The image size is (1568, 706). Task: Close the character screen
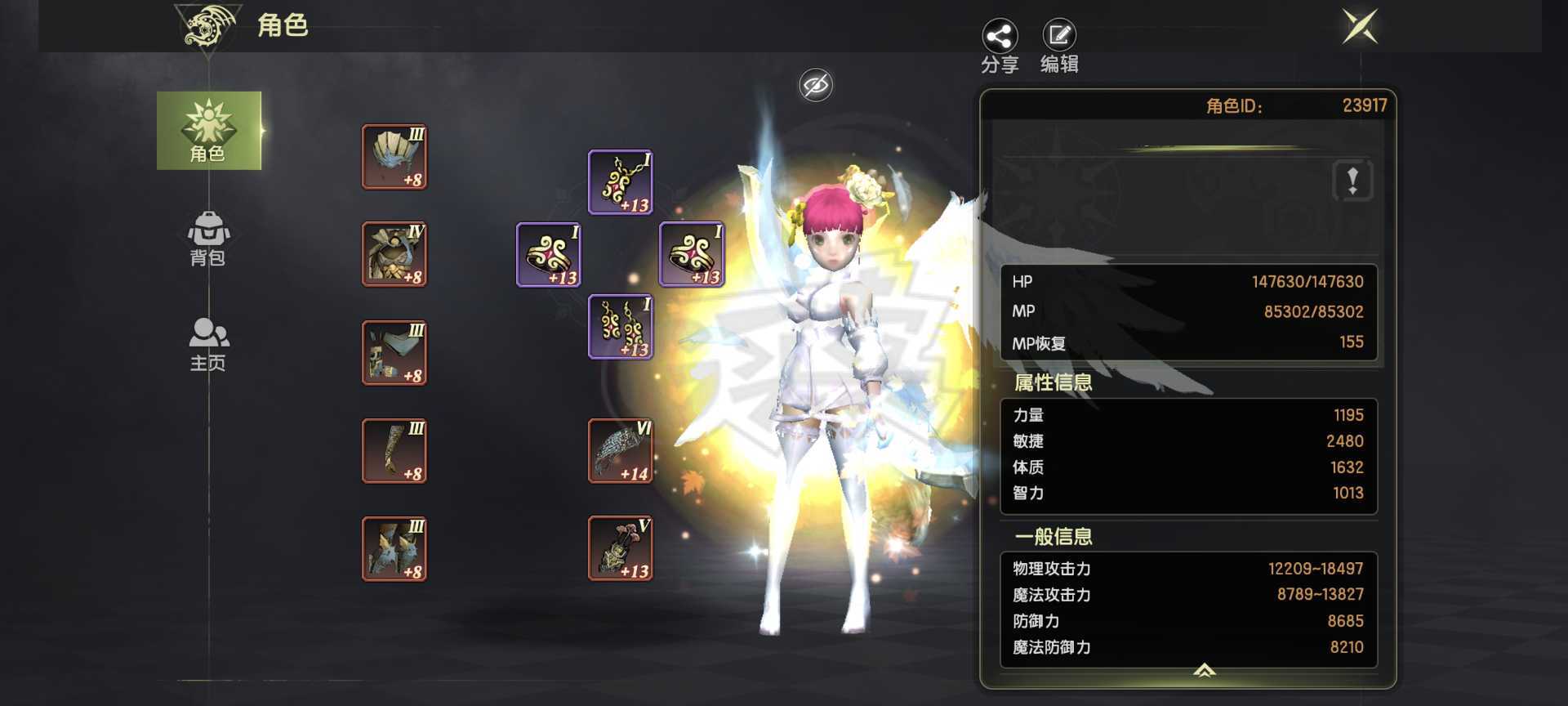[x=1360, y=27]
